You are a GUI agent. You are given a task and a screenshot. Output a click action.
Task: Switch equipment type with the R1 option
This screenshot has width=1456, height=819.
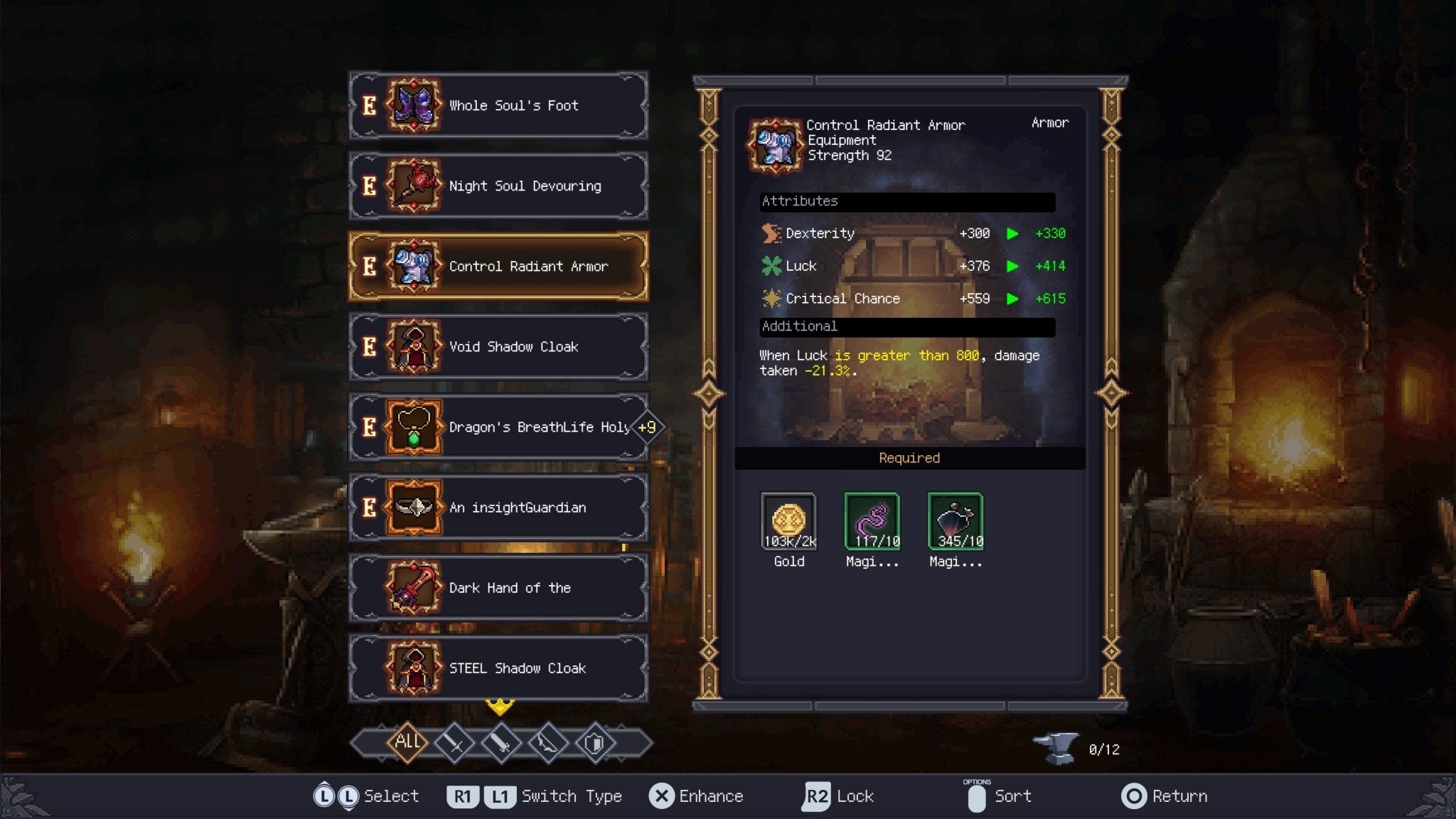464,796
